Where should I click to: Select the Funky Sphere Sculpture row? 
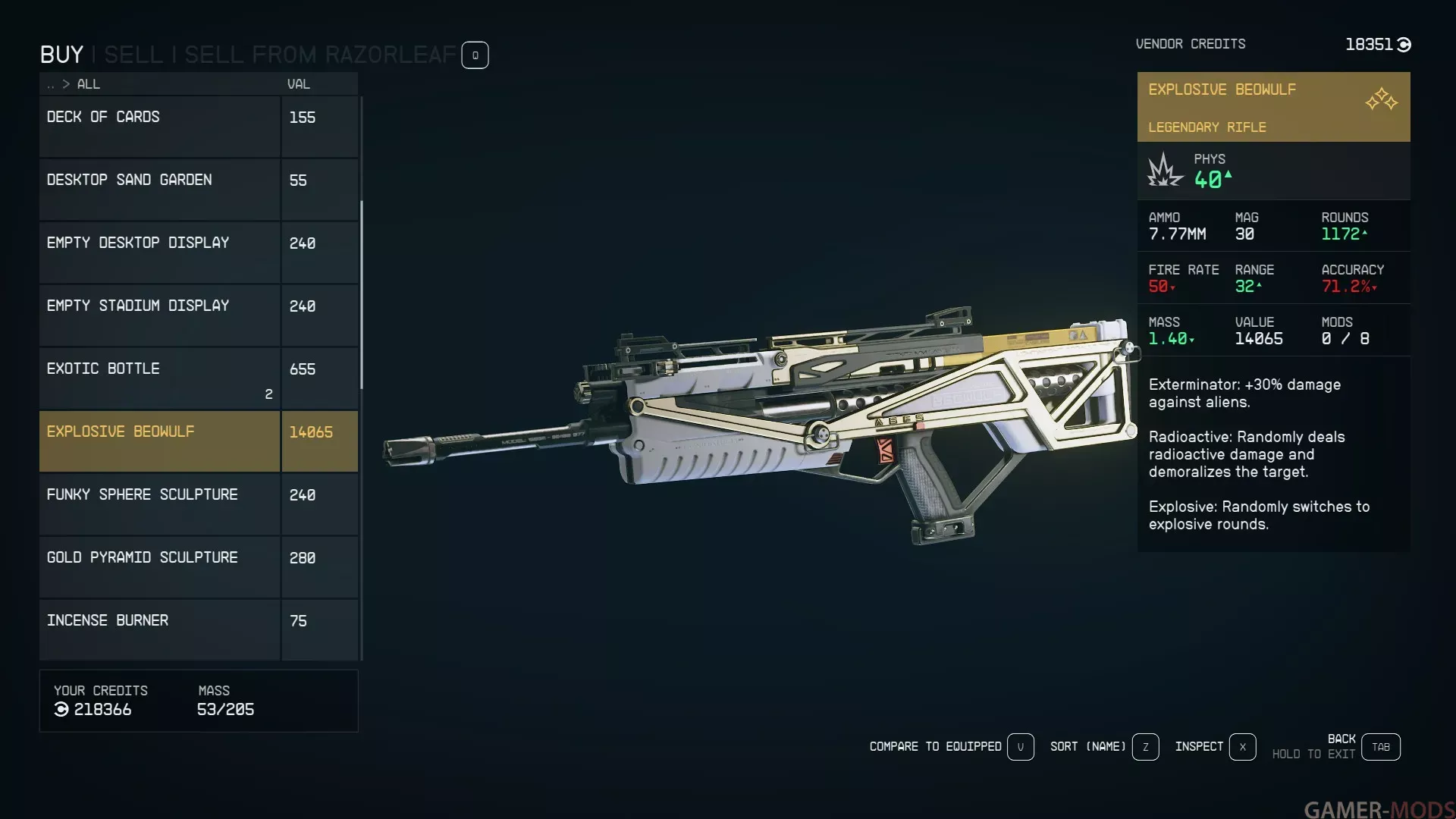pyautogui.click(x=159, y=504)
